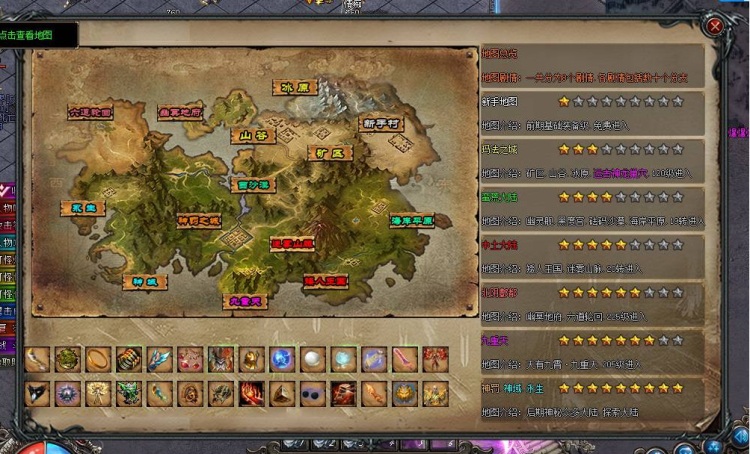Choose the 六道轮回 map marker
The width and height of the screenshot is (750, 454).
[91, 113]
